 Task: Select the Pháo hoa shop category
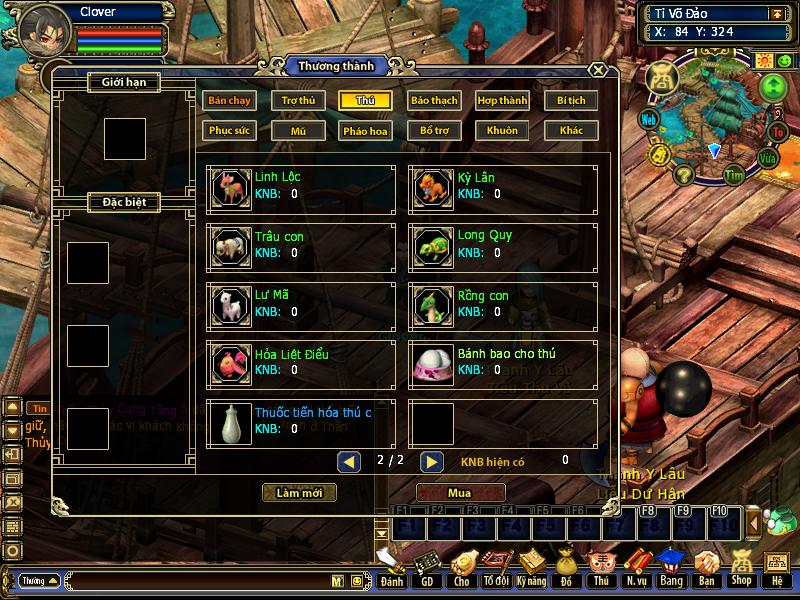(x=366, y=131)
